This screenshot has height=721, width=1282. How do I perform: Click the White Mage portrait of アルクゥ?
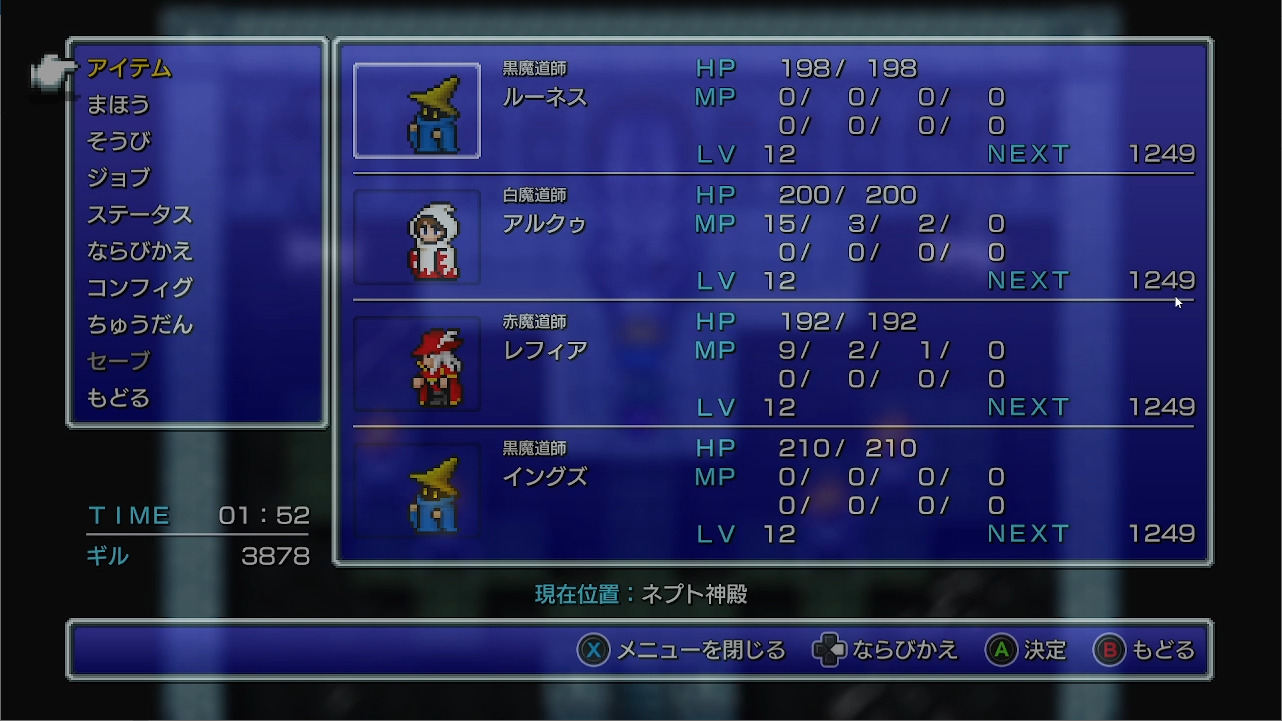click(417, 238)
